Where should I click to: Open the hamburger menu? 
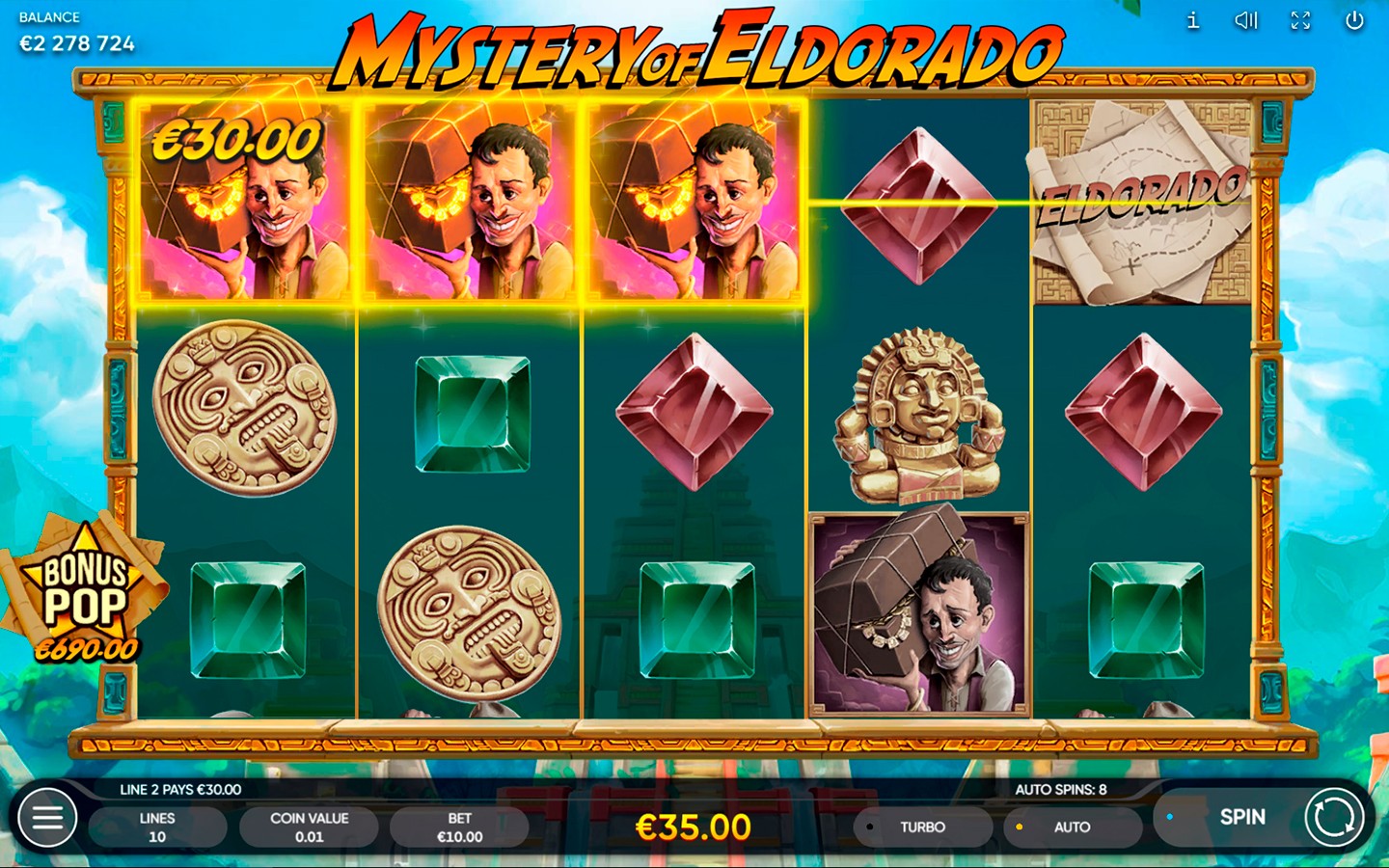click(47, 818)
